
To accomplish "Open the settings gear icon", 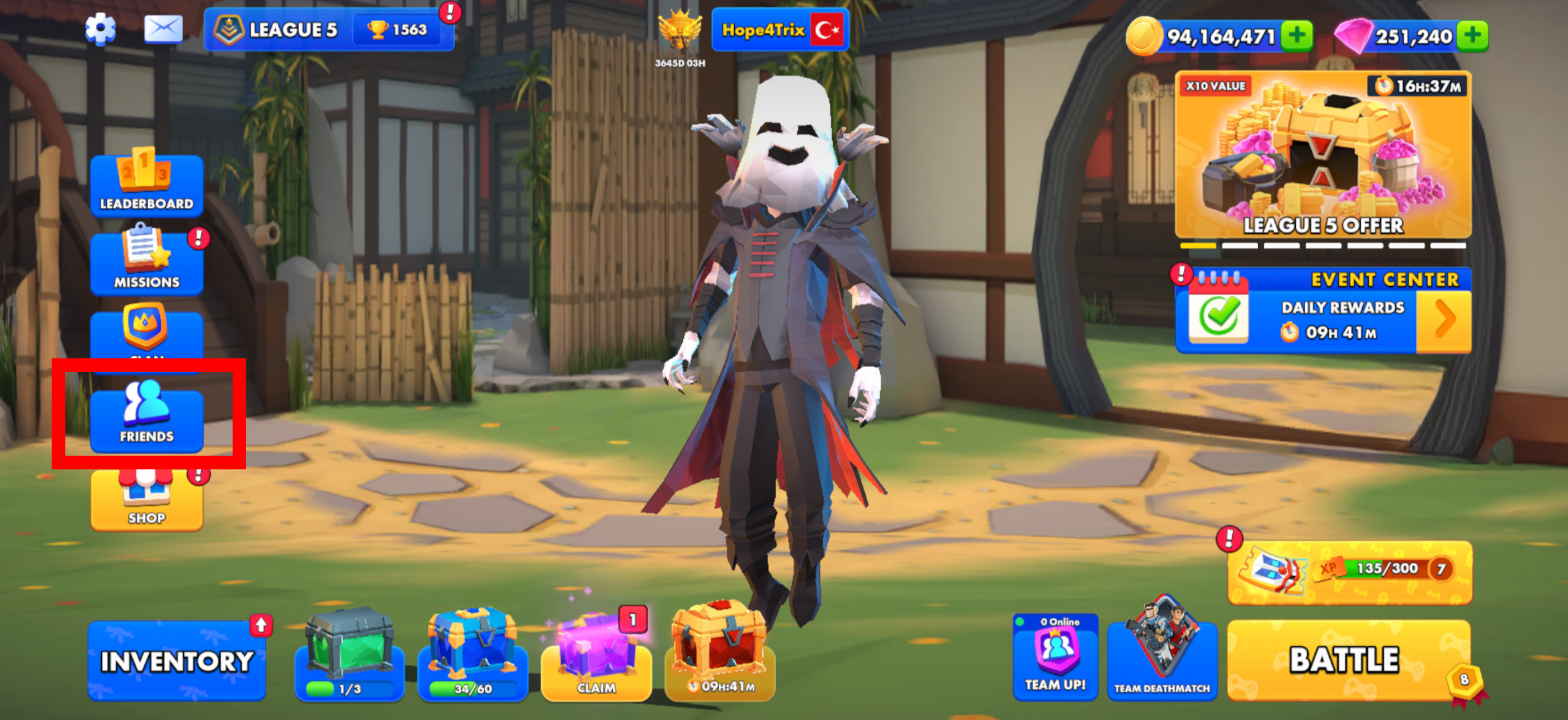I will click(x=101, y=29).
